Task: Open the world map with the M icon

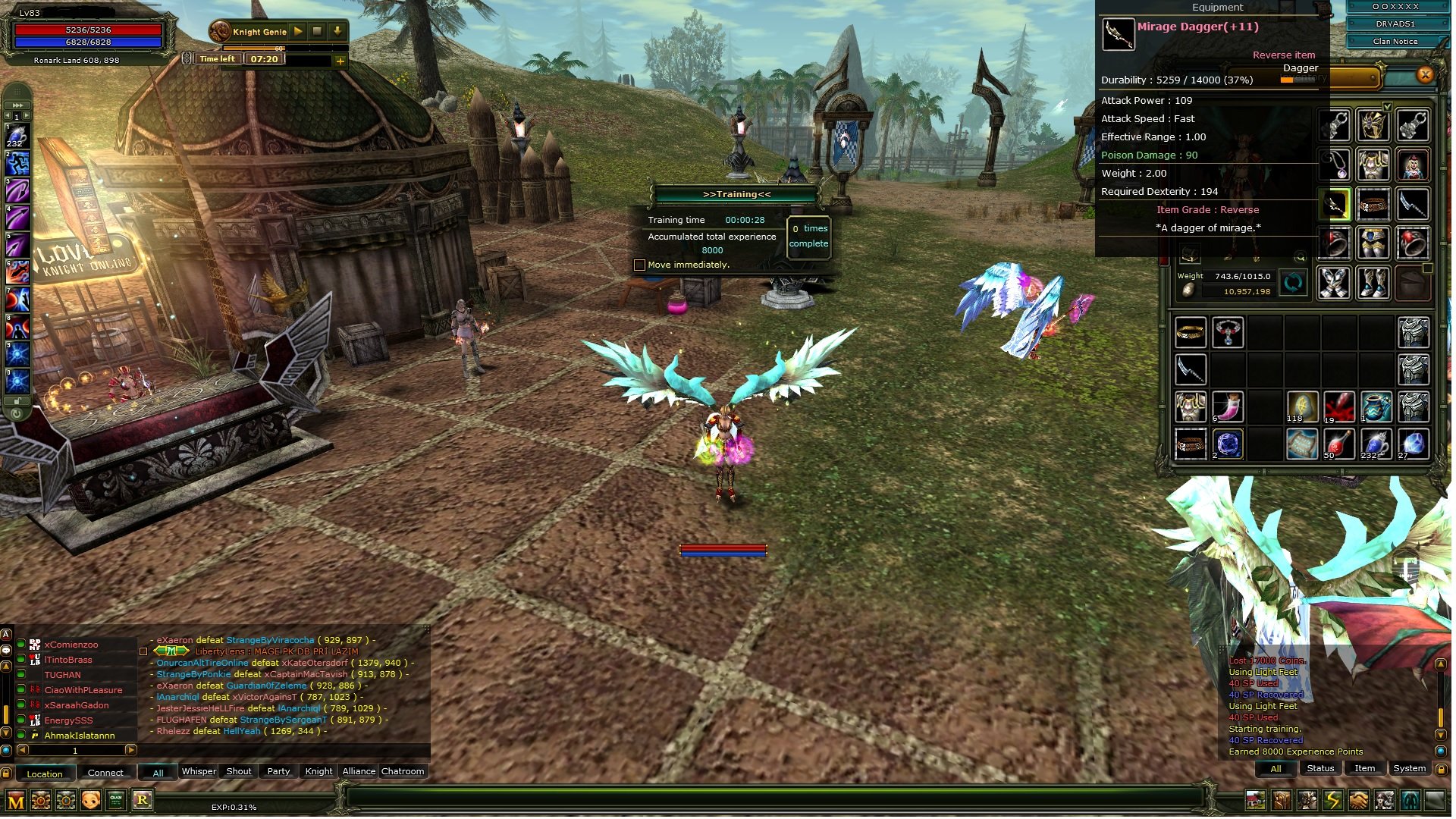Action: click(x=15, y=800)
